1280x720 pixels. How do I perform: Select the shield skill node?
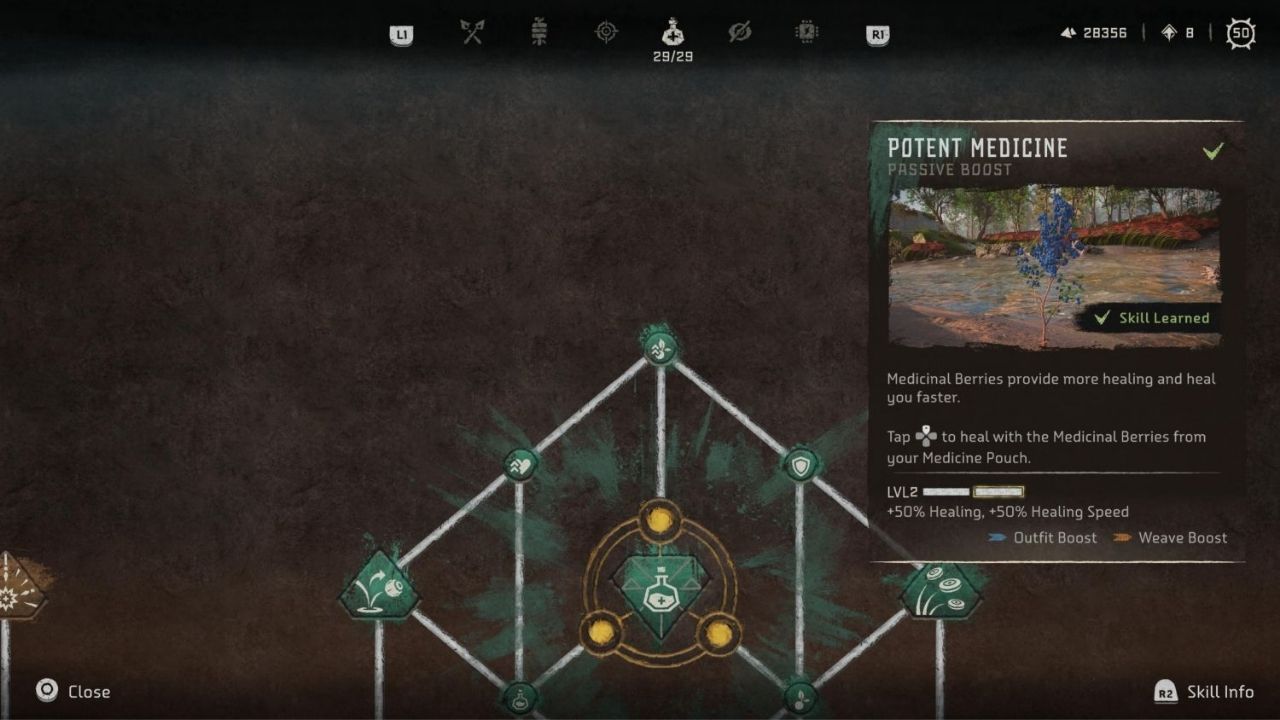point(800,464)
